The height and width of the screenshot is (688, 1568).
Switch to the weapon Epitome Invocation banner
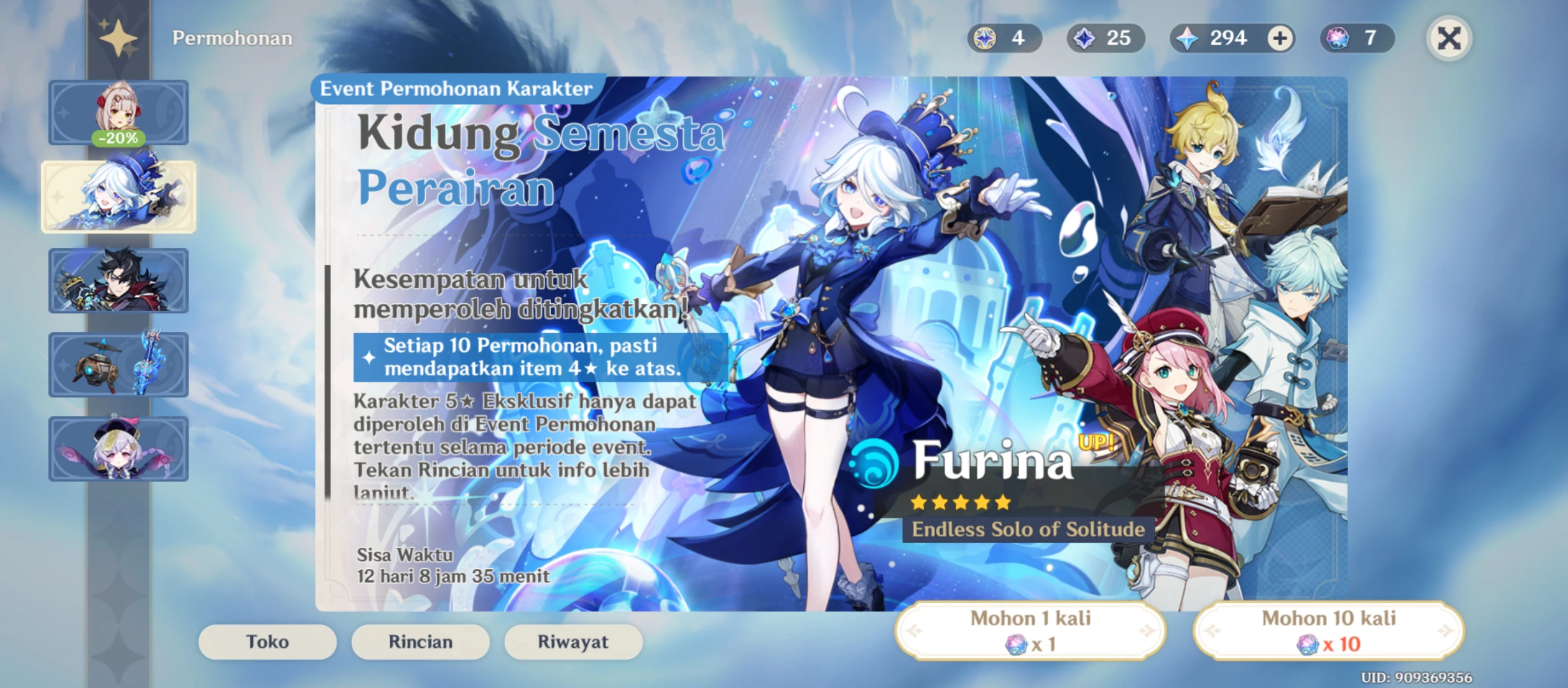119,364
